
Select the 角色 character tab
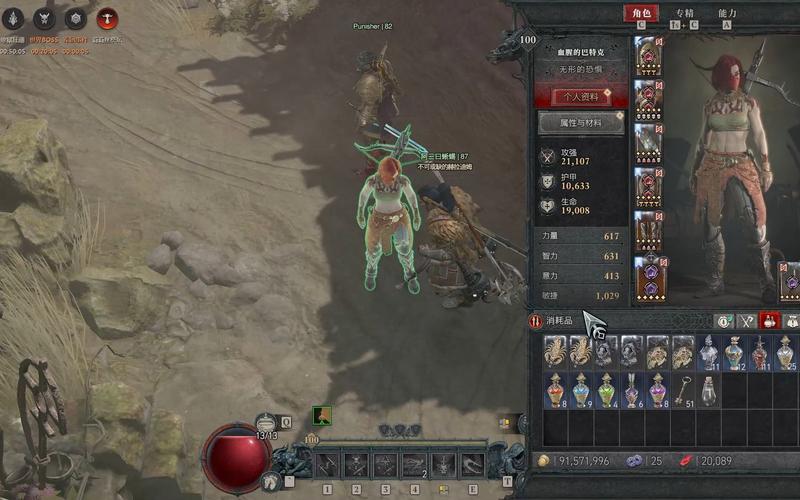click(x=641, y=14)
